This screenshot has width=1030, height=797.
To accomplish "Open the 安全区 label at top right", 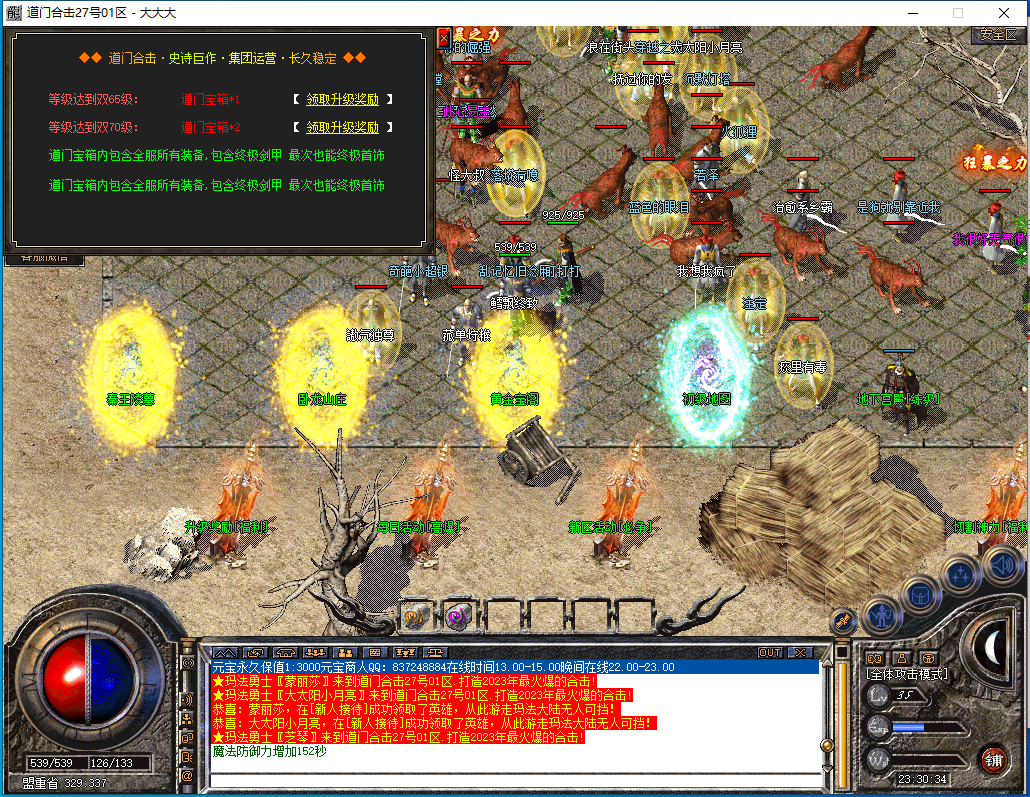I will click(x=998, y=35).
